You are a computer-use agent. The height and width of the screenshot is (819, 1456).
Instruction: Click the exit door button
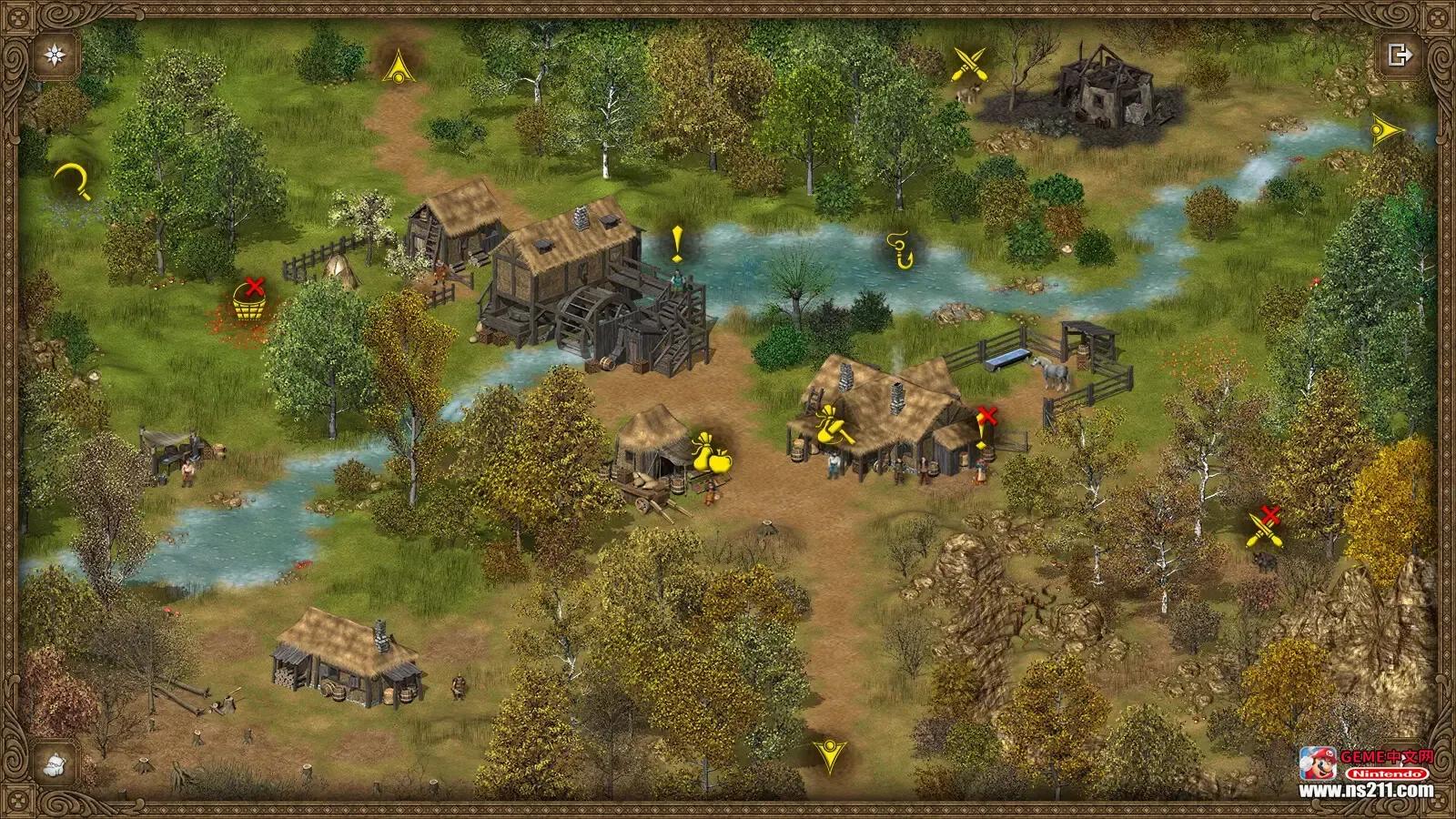[x=1400, y=55]
